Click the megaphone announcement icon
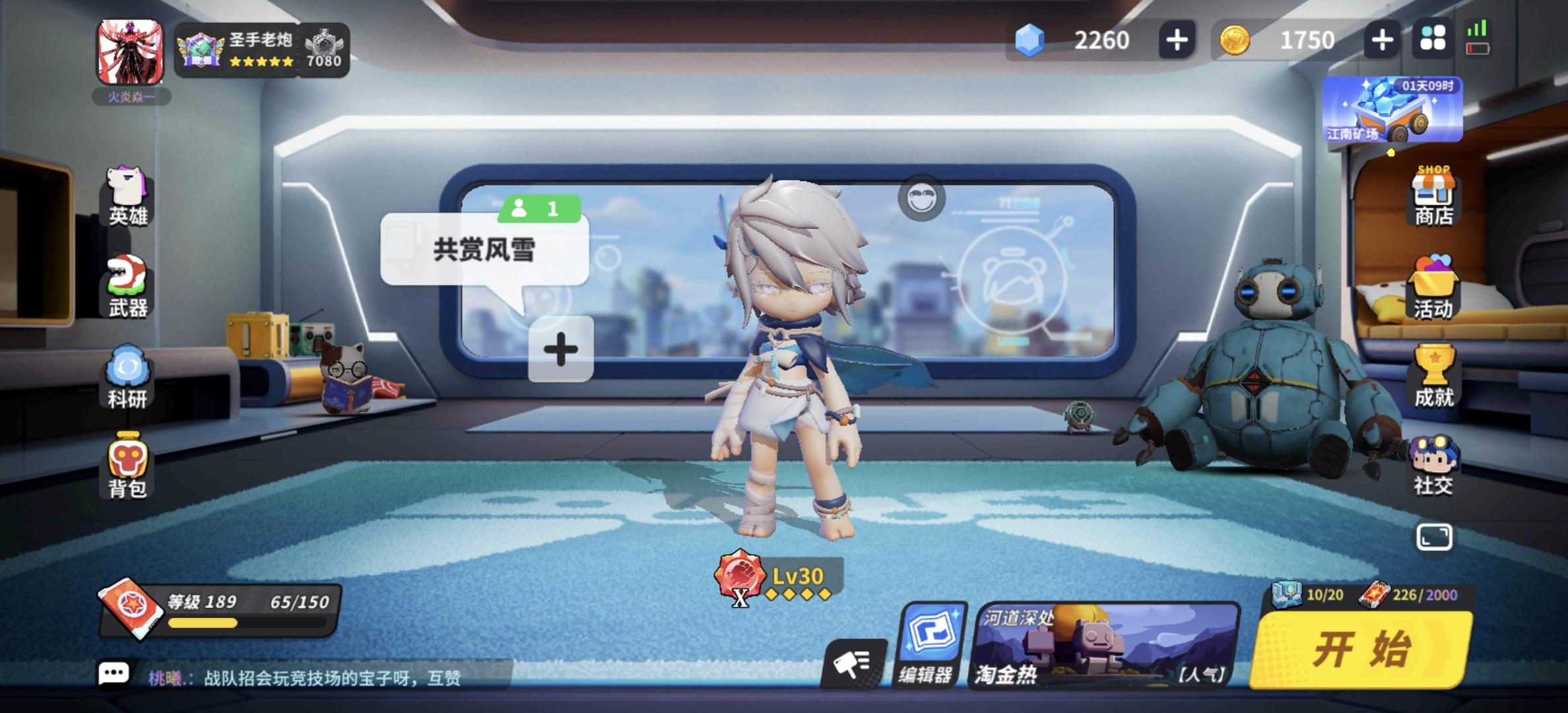The width and height of the screenshot is (1568, 713). (855, 663)
